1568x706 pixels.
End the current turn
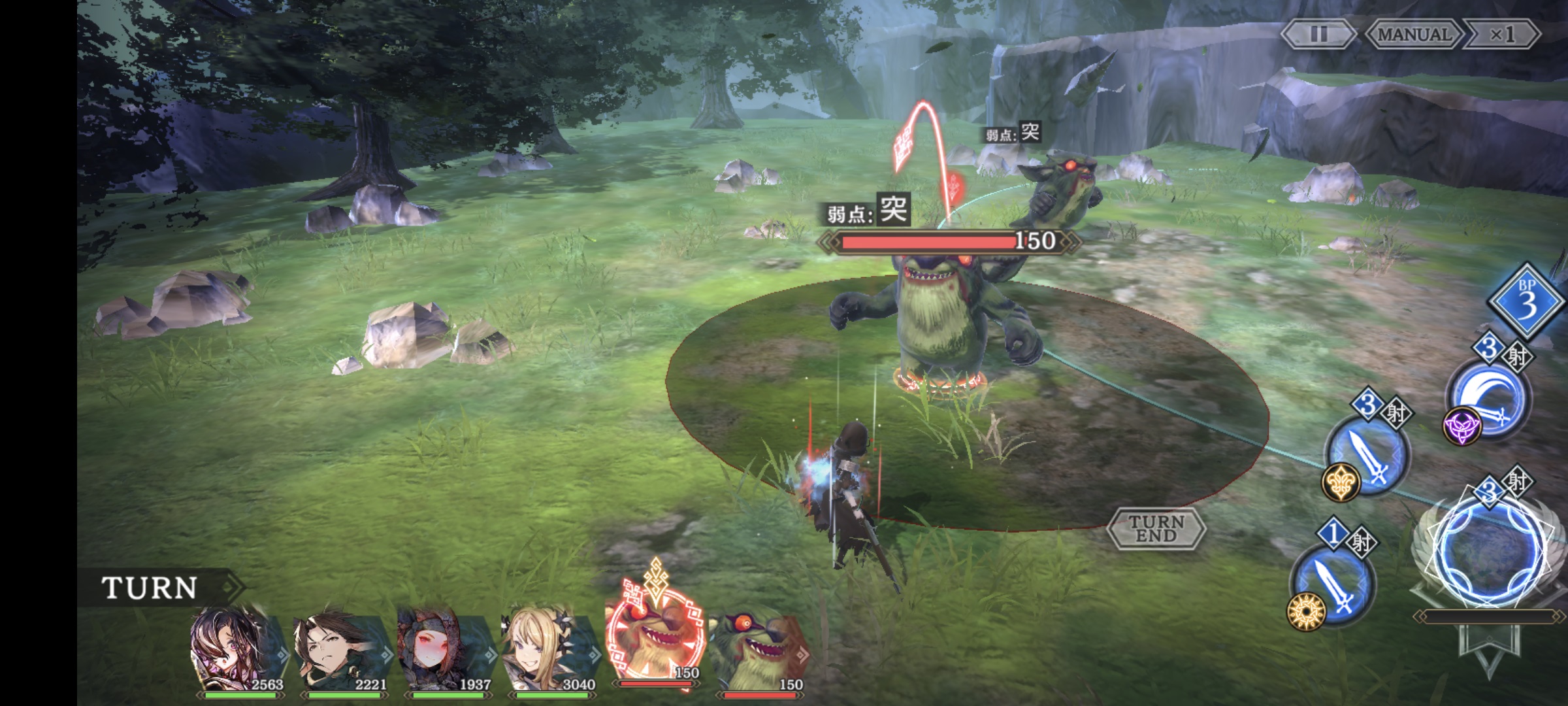coord(1156,528)
